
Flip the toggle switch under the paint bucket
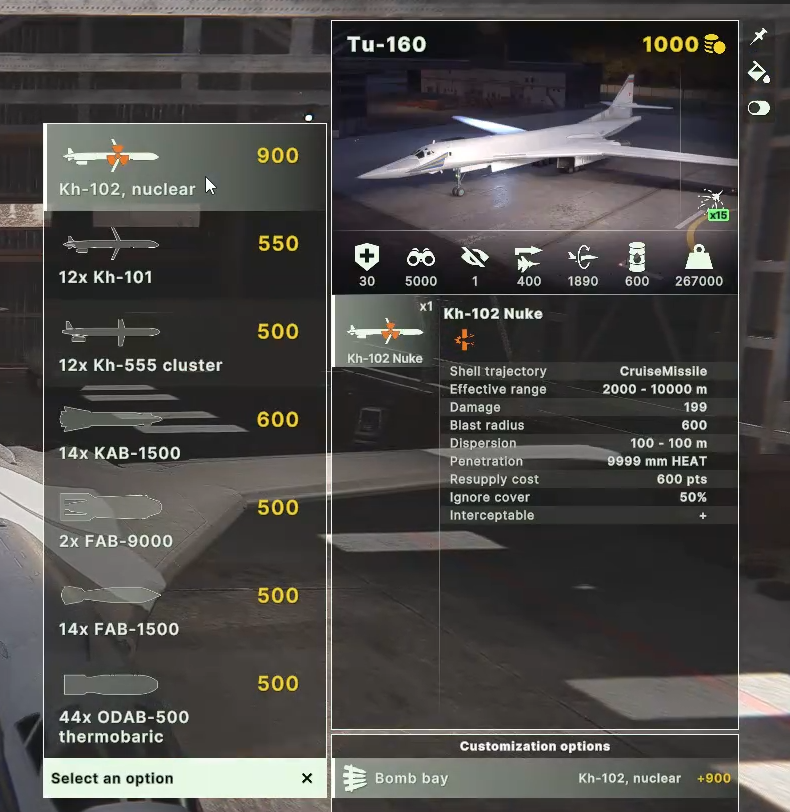pyautogui.click(x=758, y=108)
